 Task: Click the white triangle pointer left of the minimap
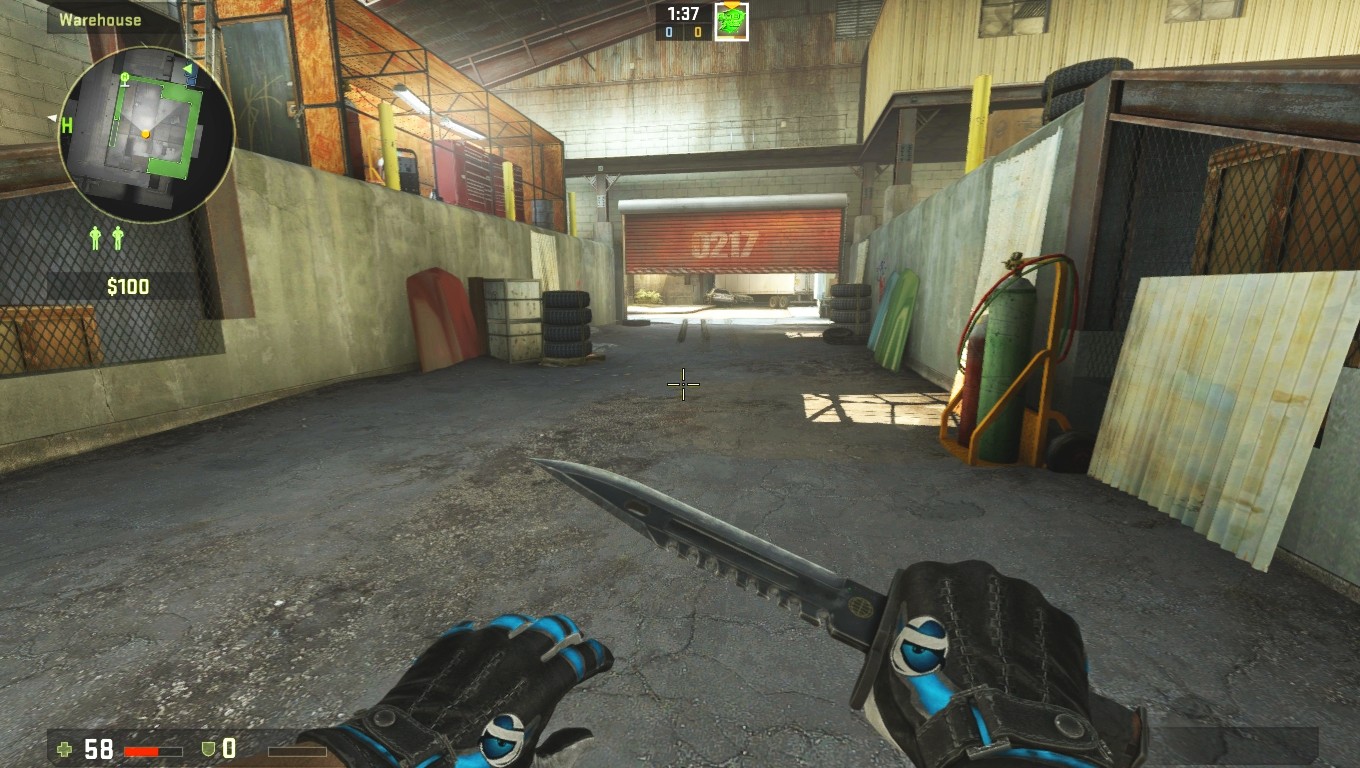point(51,116)
